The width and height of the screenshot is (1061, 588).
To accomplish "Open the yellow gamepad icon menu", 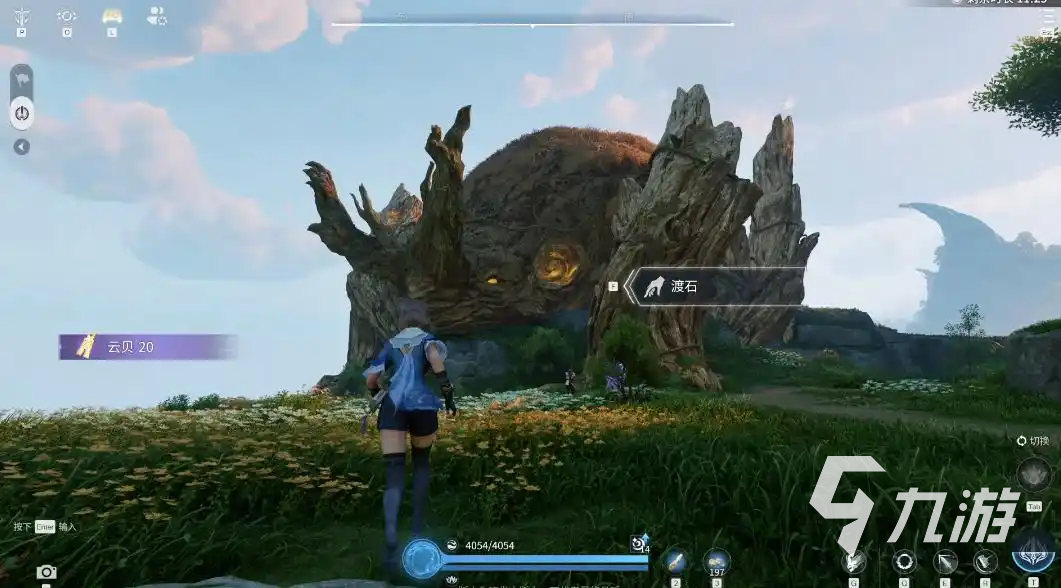I will [x=112, y=16].
